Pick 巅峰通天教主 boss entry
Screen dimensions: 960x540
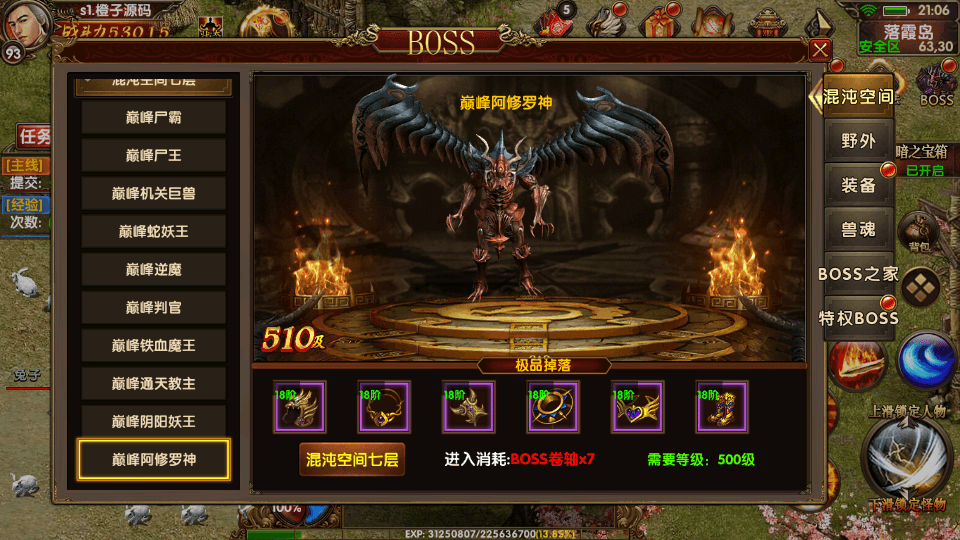pyautogui.click(x=154, y=384)
